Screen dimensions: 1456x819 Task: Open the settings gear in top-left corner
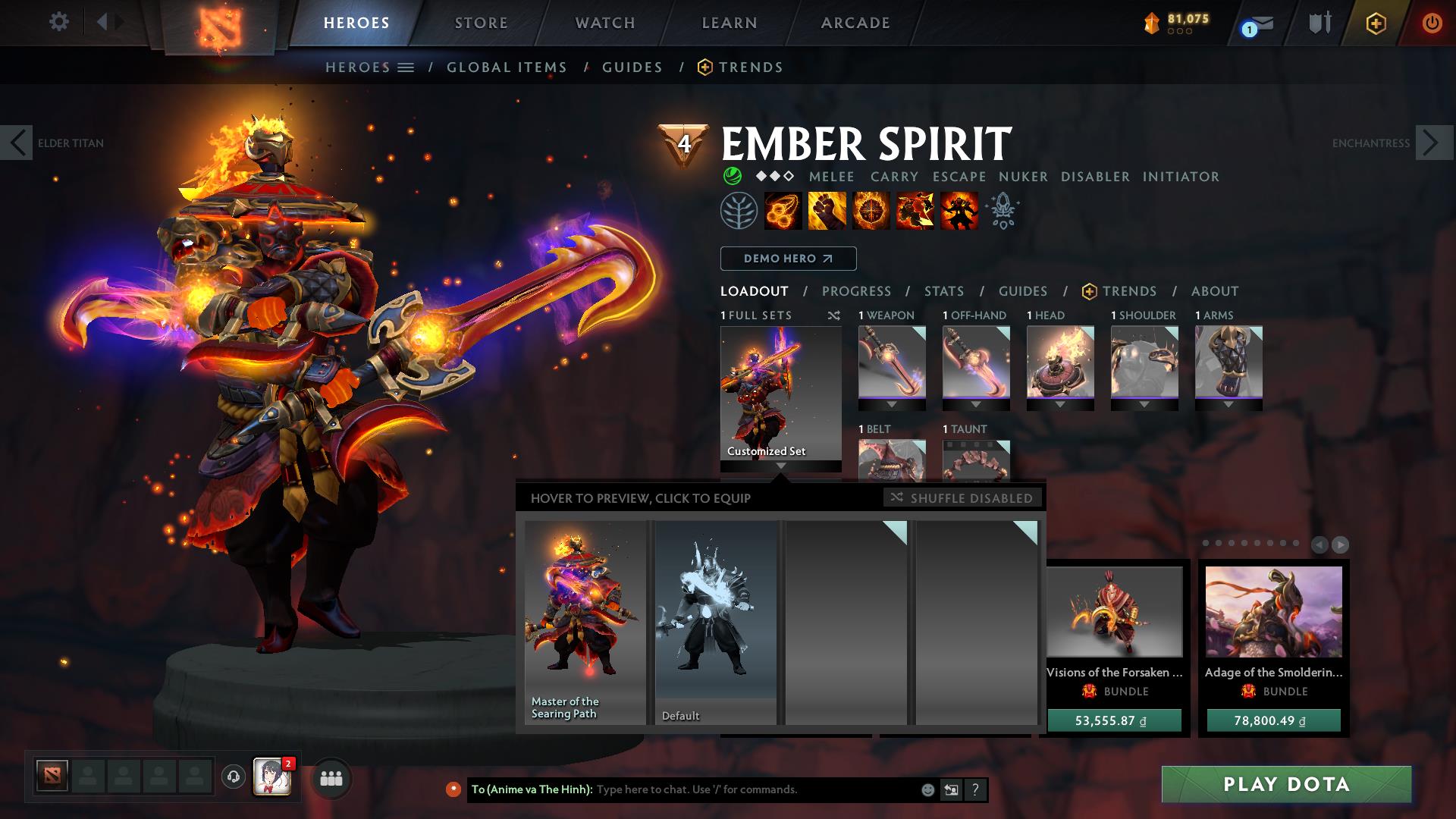[x=59, y=22]
